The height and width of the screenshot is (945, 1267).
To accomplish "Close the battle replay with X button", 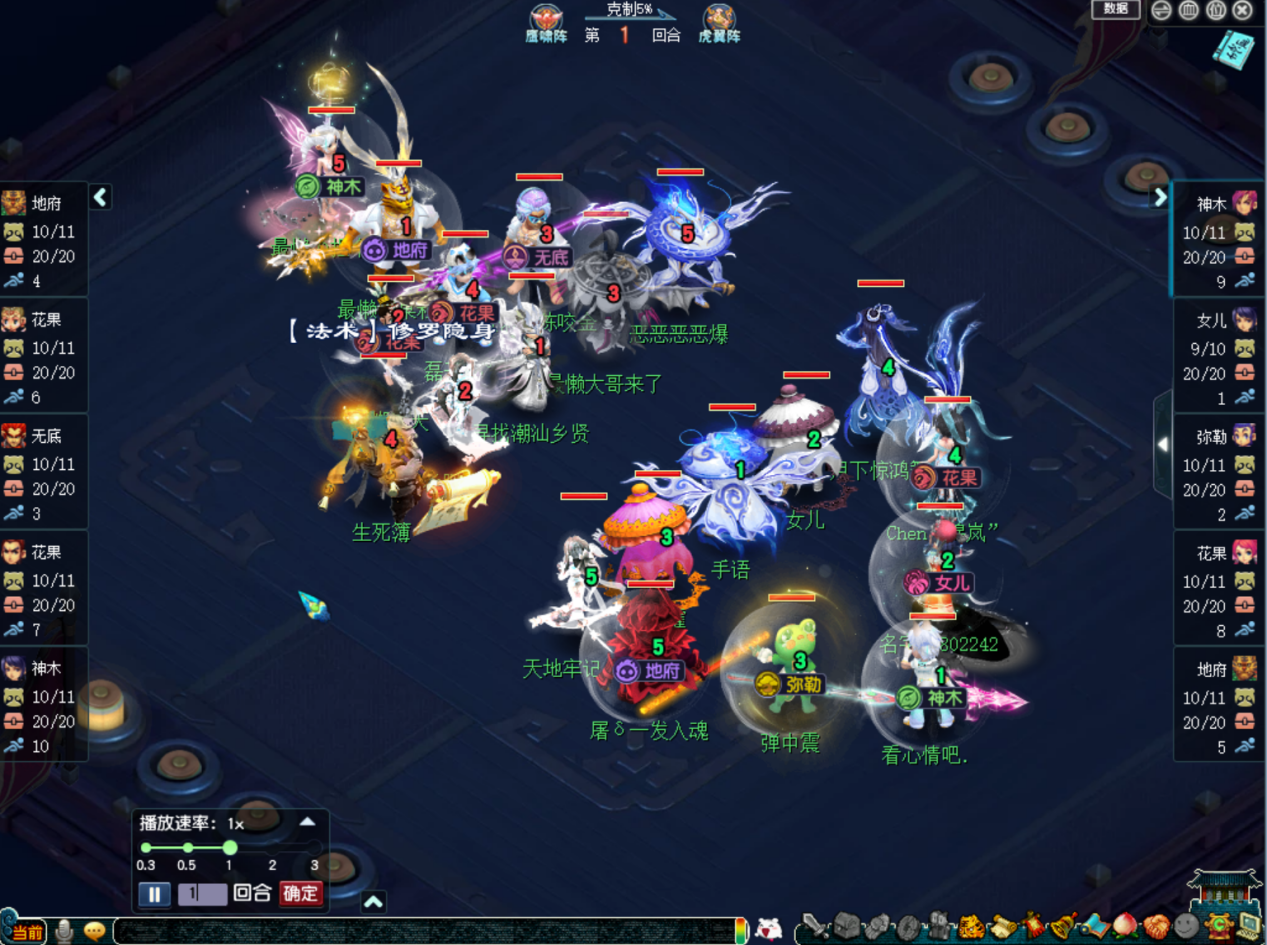I will [1243, 11].
